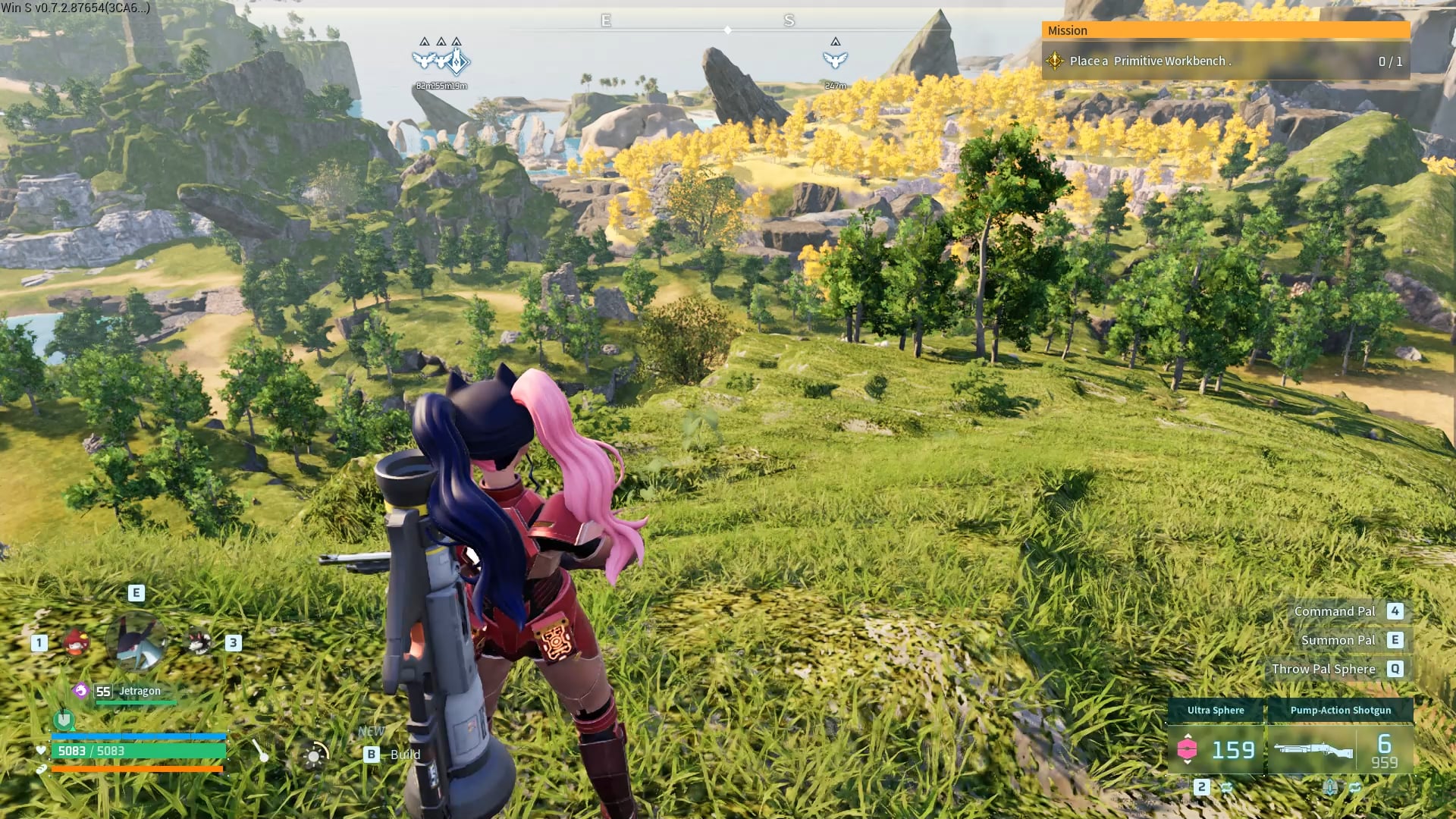The width and height of the screenshot is (1456, 819).
Task: Click the green shield status icon
Action: pyautogui.click(x=64, y=719)
